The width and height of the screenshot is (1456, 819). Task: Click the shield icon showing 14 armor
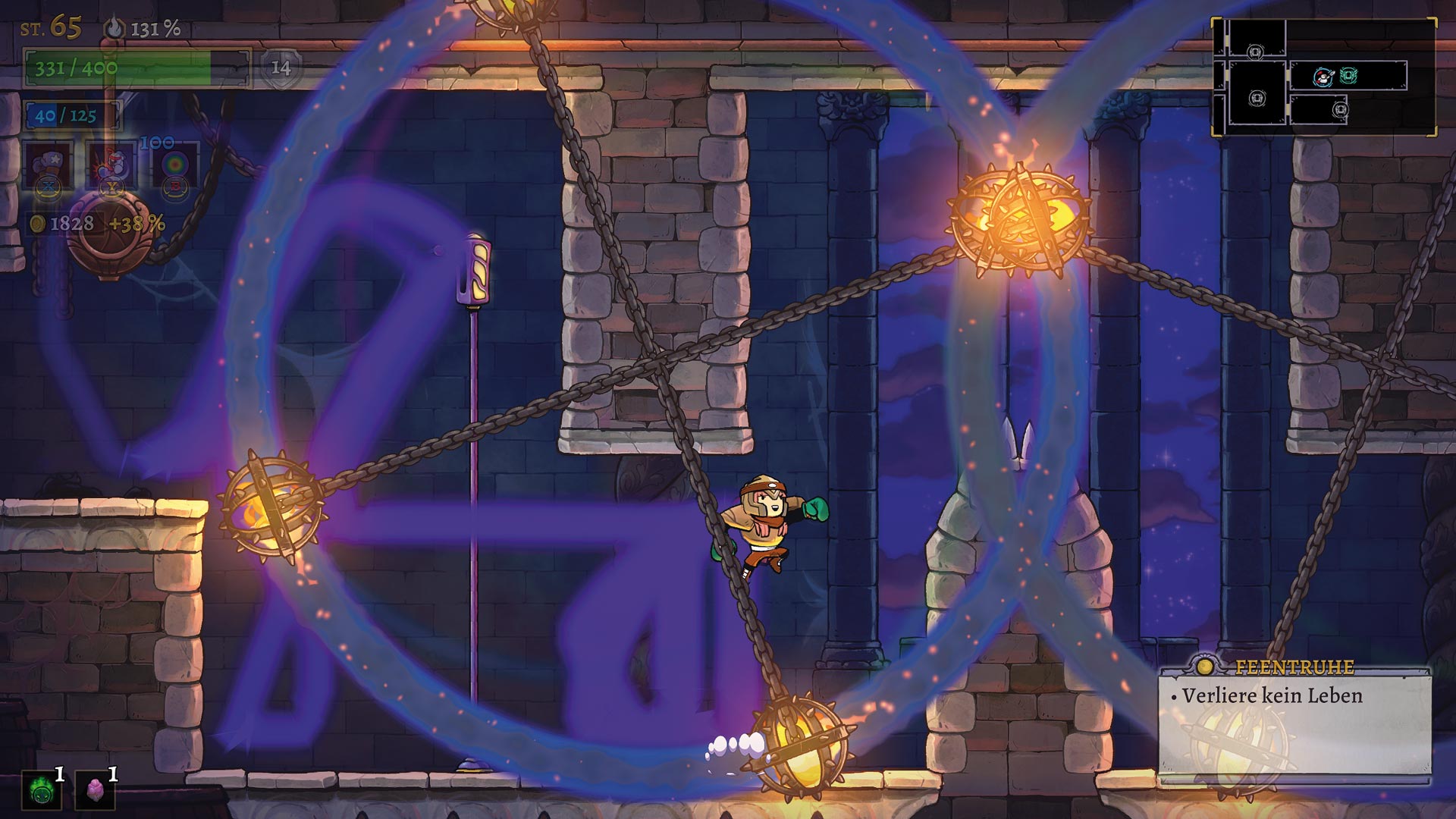tap(281, 71)
